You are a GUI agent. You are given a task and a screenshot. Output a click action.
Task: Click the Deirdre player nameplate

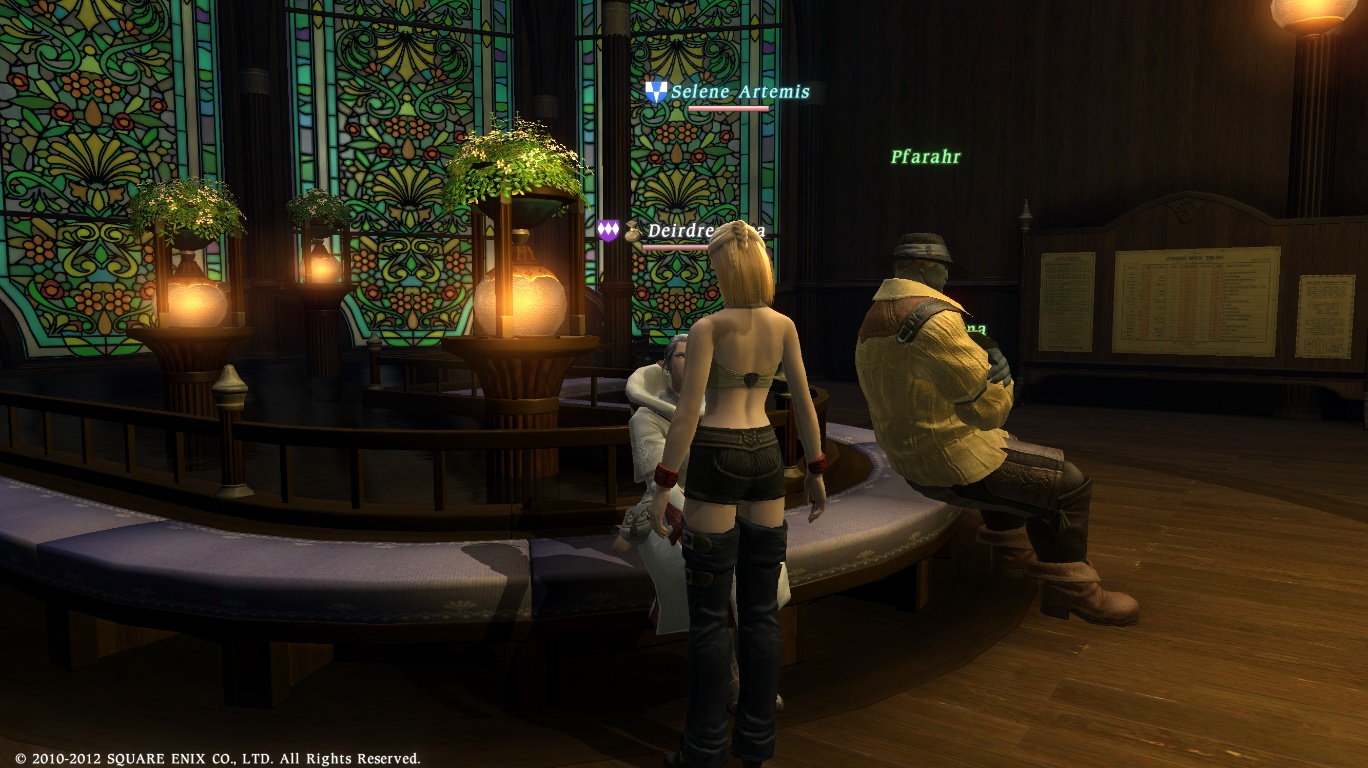(x=678, y=231)
